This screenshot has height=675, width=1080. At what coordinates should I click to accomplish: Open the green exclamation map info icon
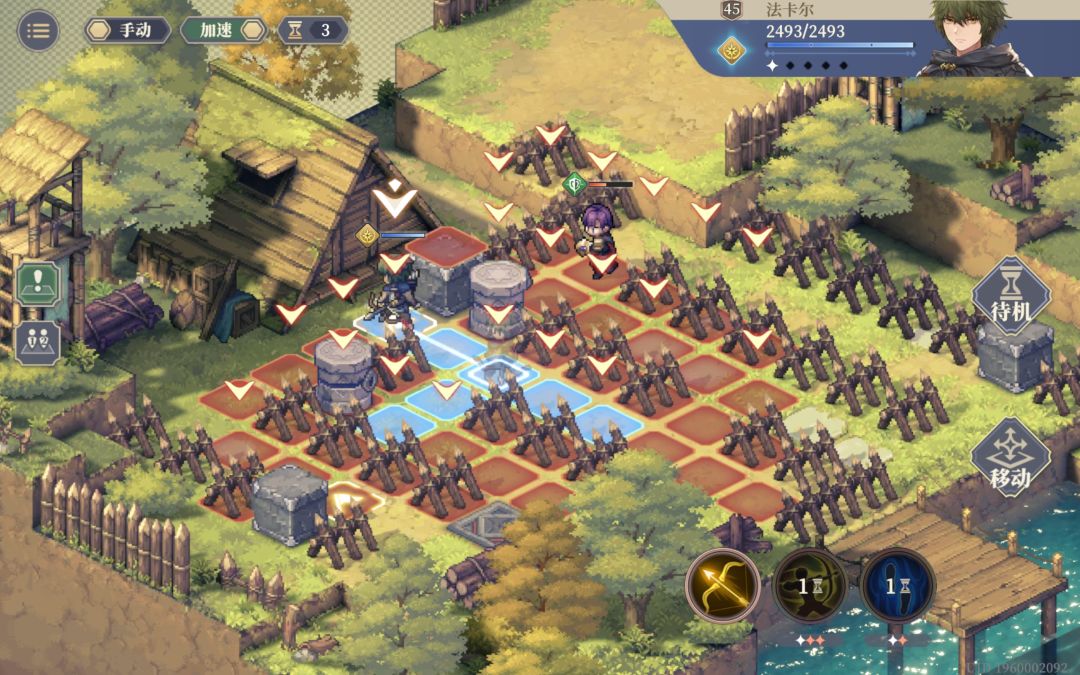[x=38, y=284]
